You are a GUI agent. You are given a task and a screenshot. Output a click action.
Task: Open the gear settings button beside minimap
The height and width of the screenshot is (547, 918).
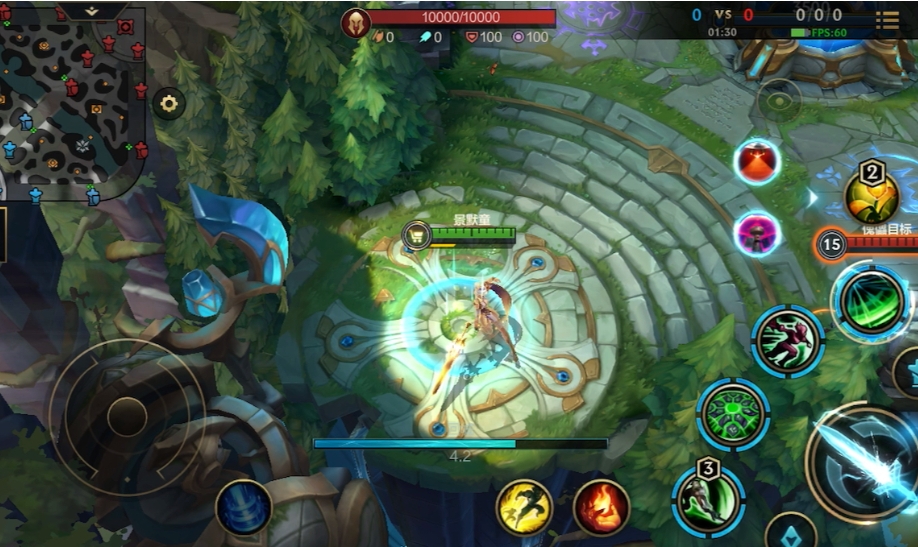click(168, 104)
